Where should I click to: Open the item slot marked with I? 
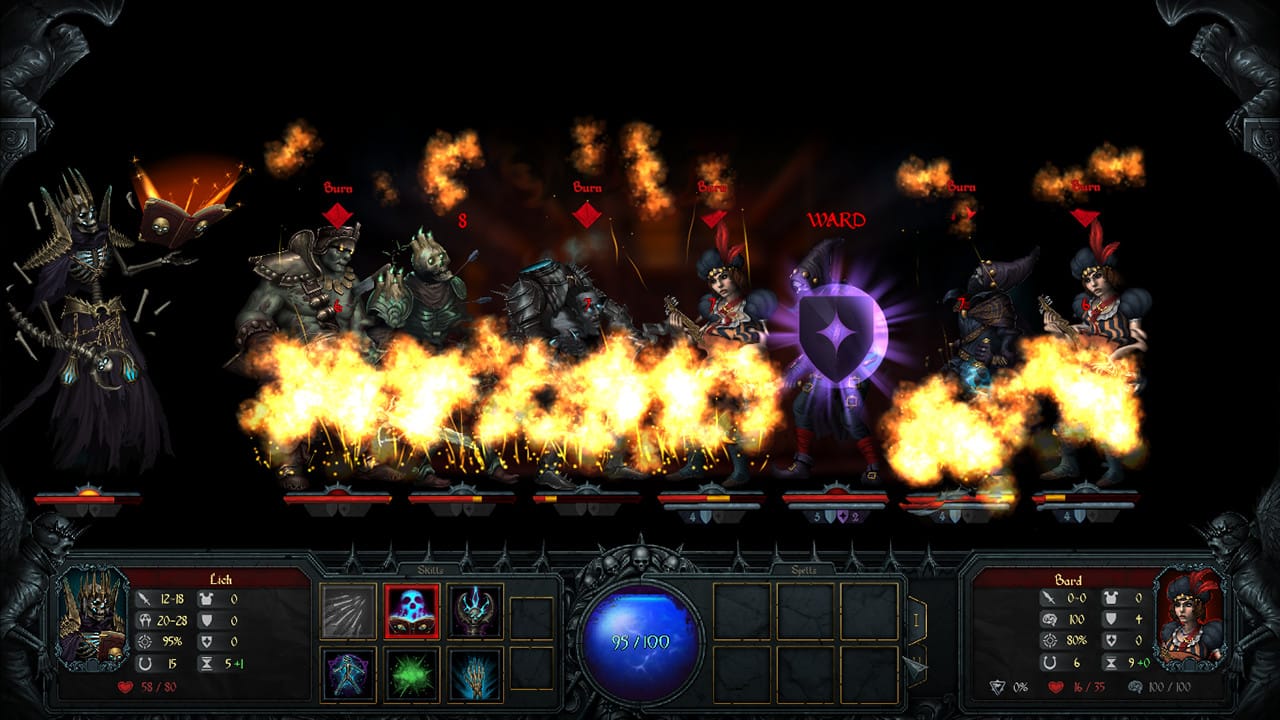tap(916, 619)
